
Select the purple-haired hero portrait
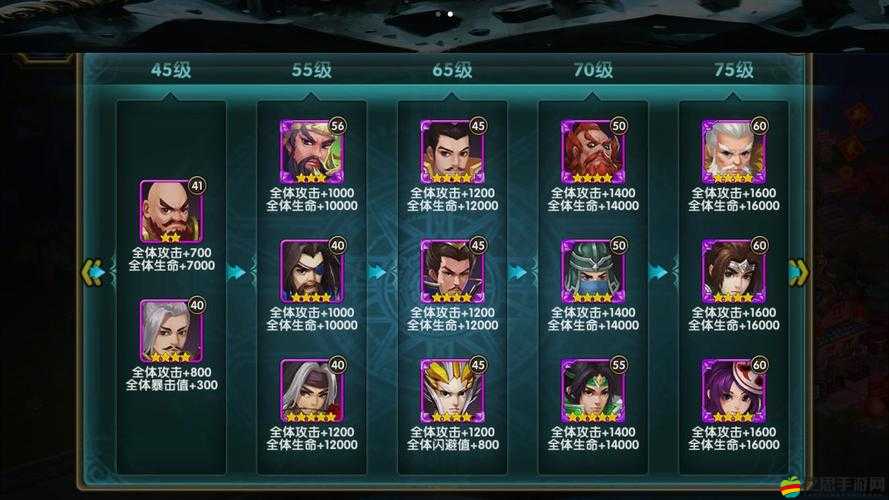pyautogui.click(x=733, y=390)
